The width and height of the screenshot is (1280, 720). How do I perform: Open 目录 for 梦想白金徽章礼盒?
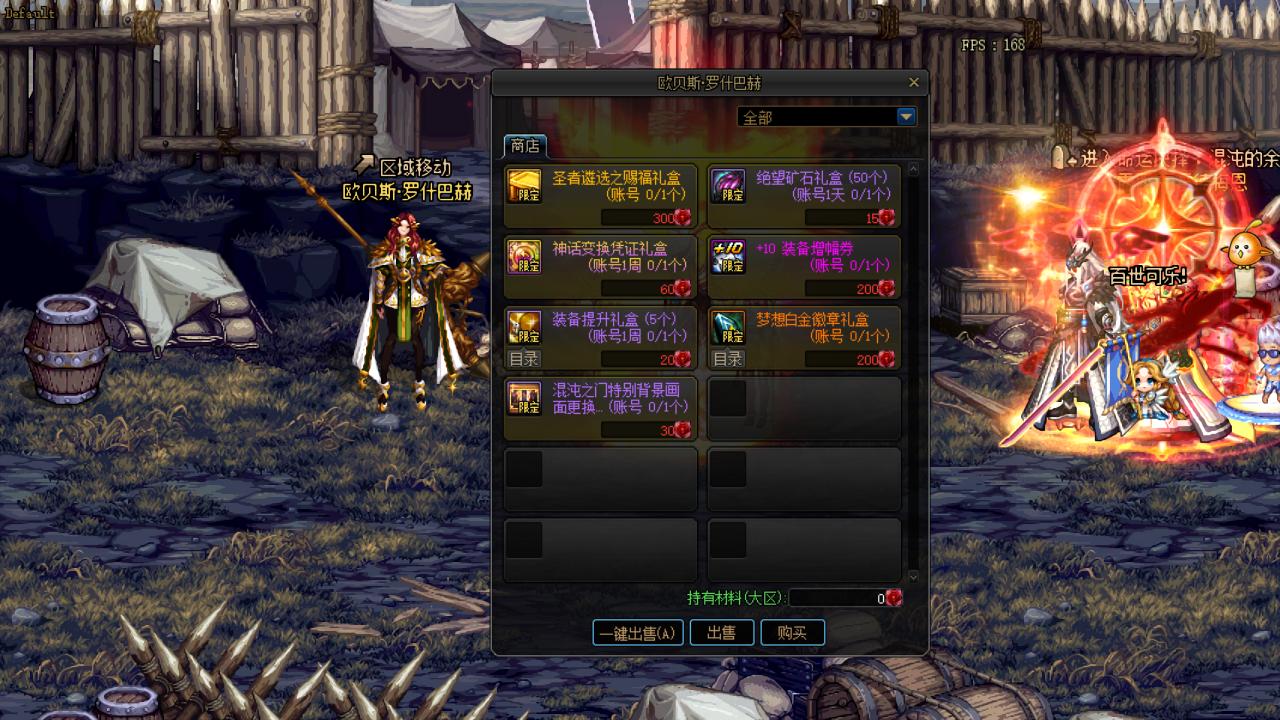point(728,359)
